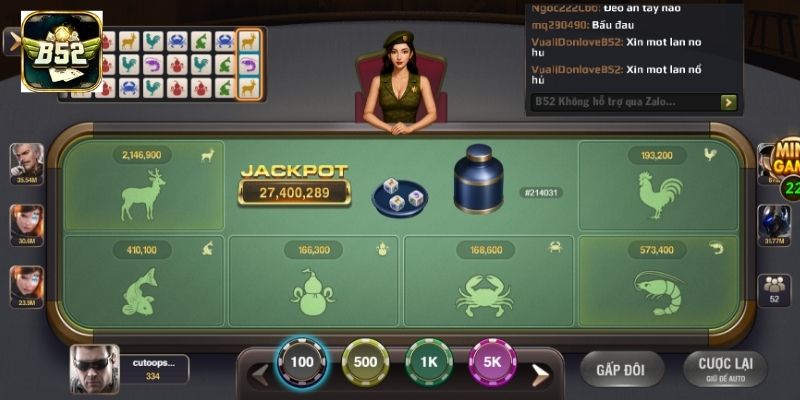Select the gourd betting tile

point(313,282)
